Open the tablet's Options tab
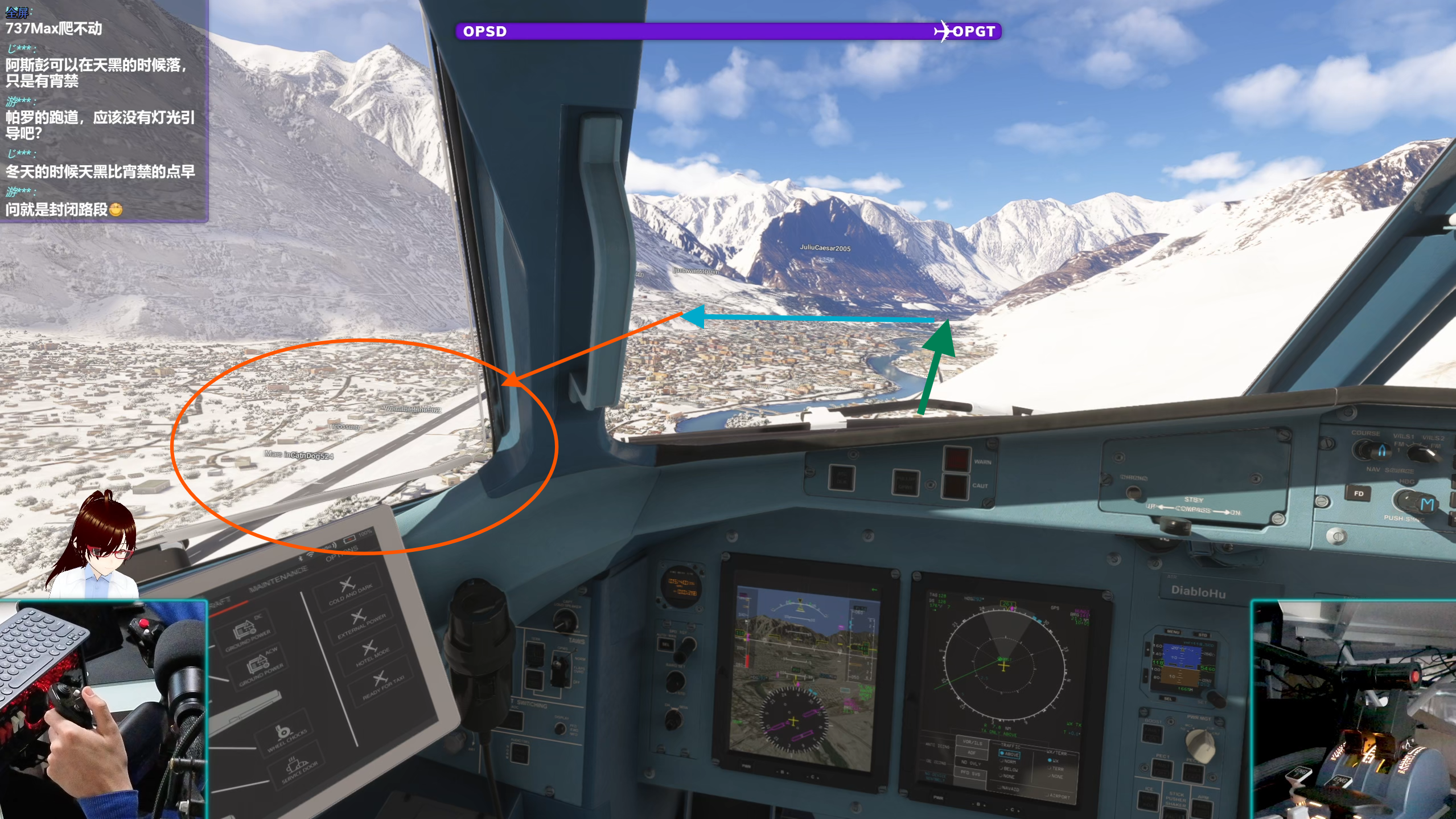Screen dimensions: 1456x819 coord(342,553)
